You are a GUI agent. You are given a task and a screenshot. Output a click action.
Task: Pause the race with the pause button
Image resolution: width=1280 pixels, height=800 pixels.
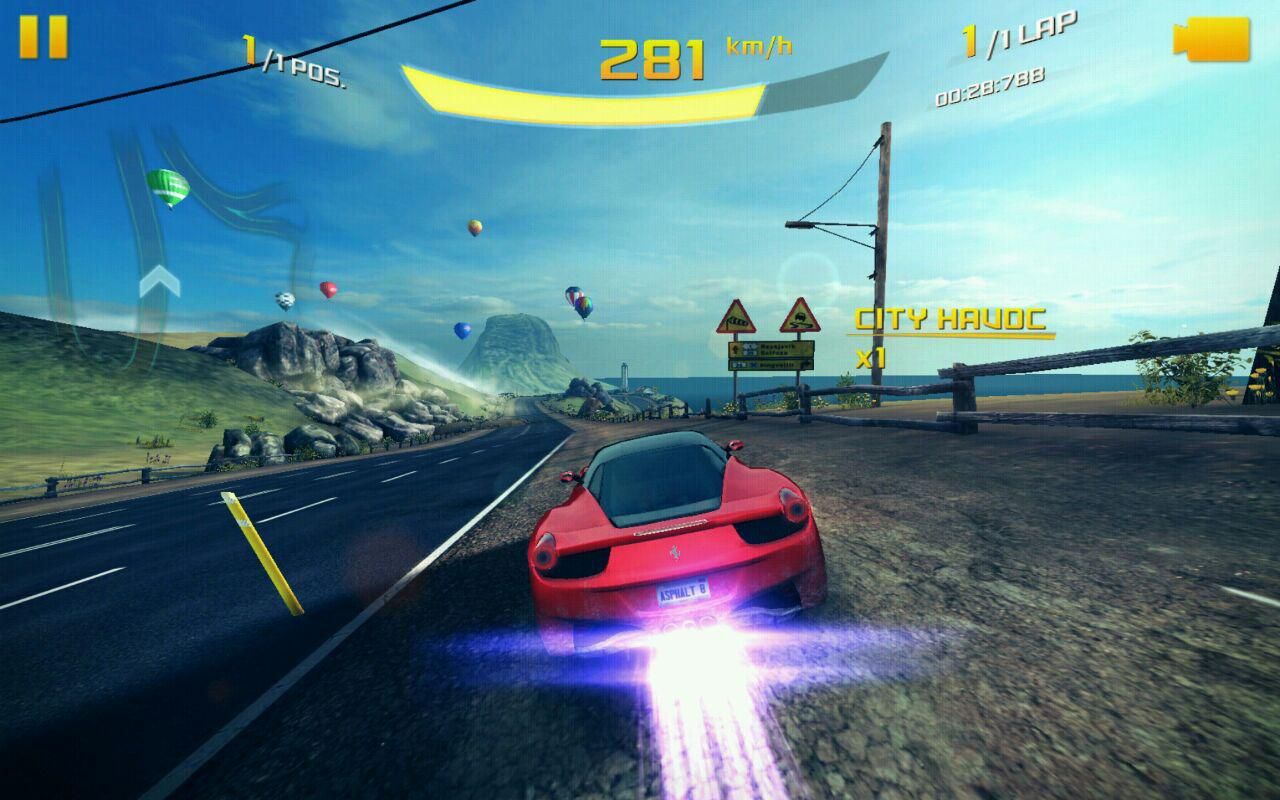tap(44, 37)
